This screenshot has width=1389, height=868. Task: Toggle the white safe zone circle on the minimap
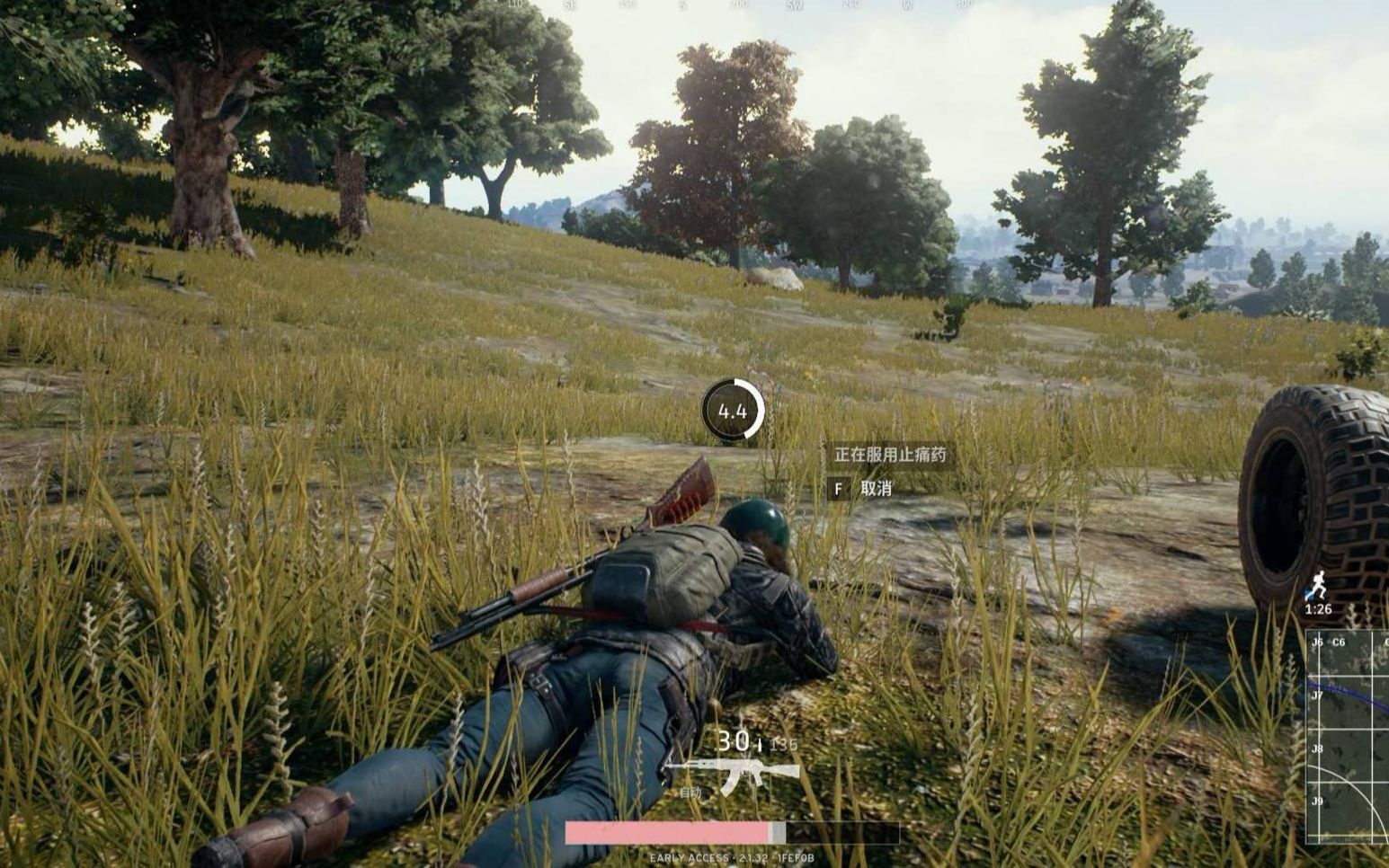point(1353,787)
